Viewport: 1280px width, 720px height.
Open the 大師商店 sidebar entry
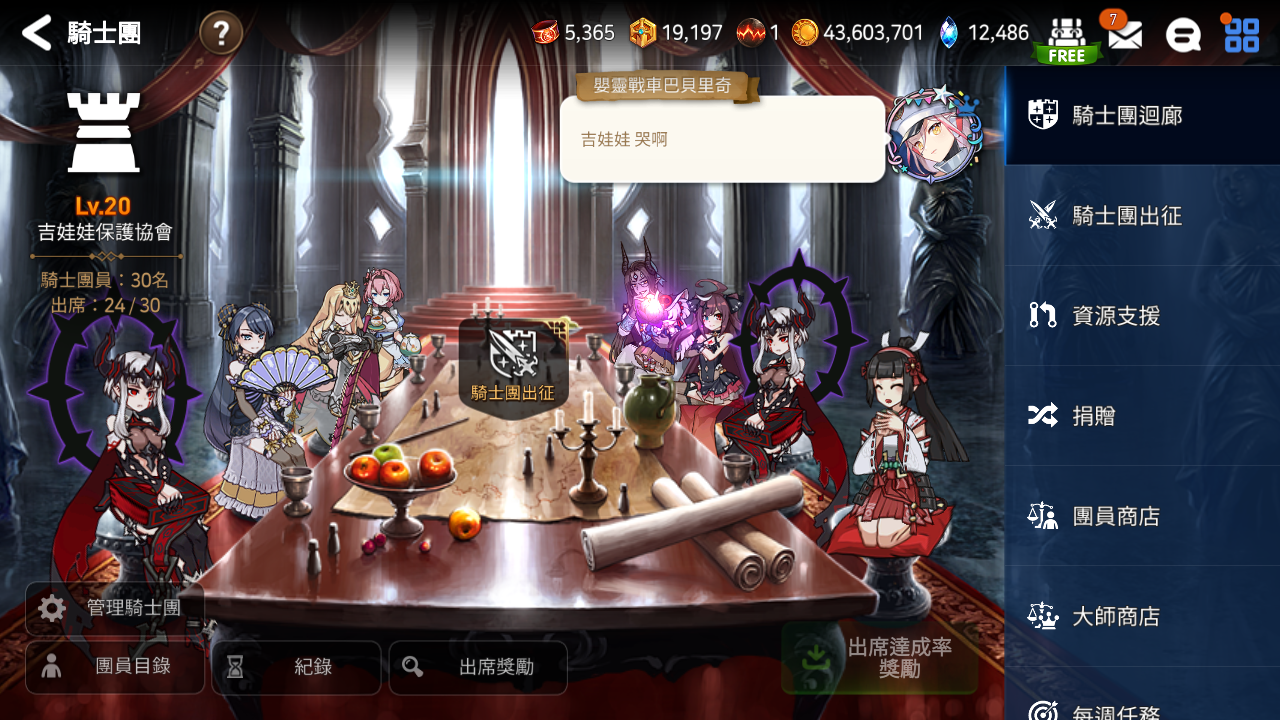(1140, 616)
